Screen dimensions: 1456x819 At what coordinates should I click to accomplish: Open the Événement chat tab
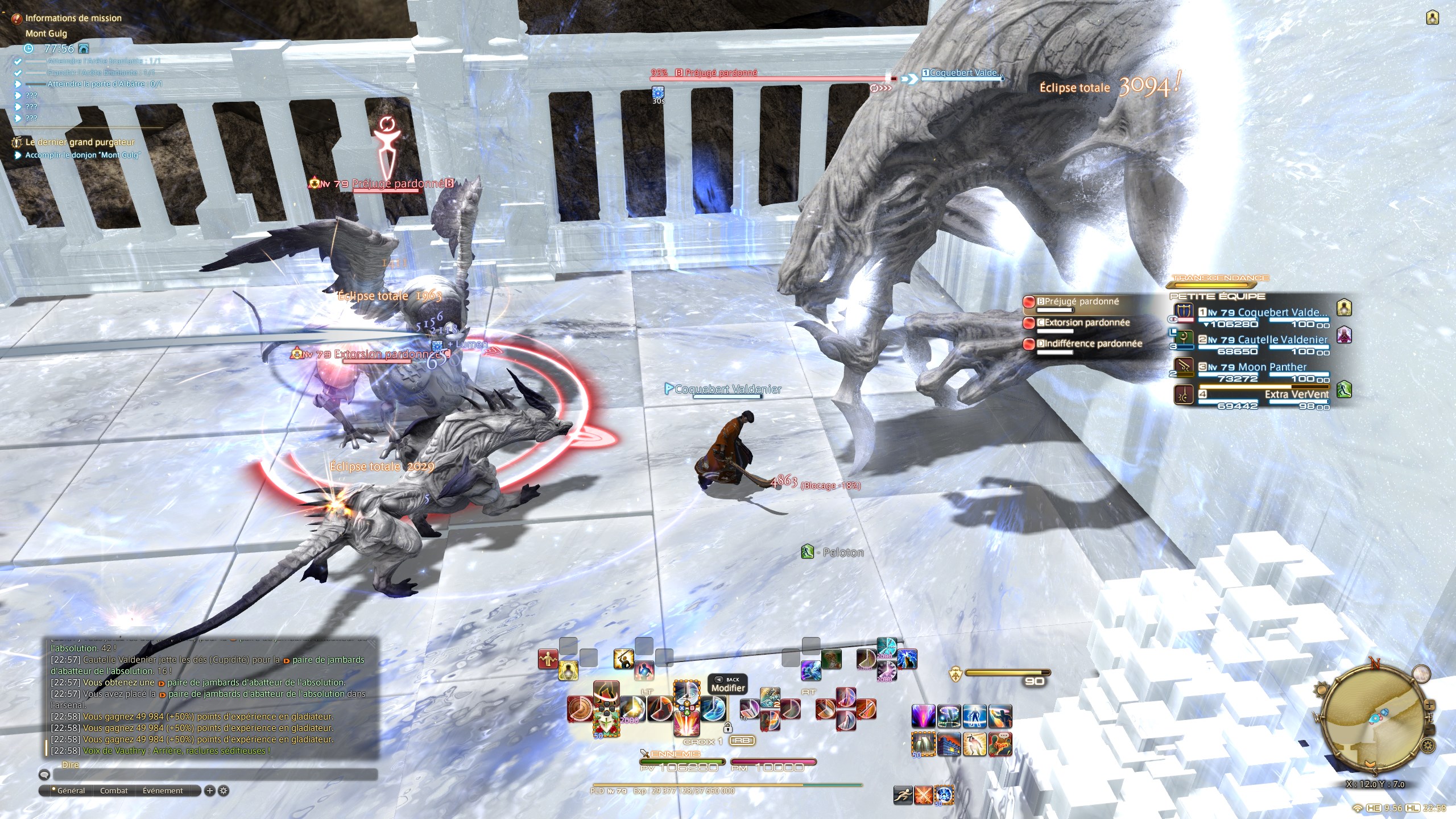tap(163, 791)
